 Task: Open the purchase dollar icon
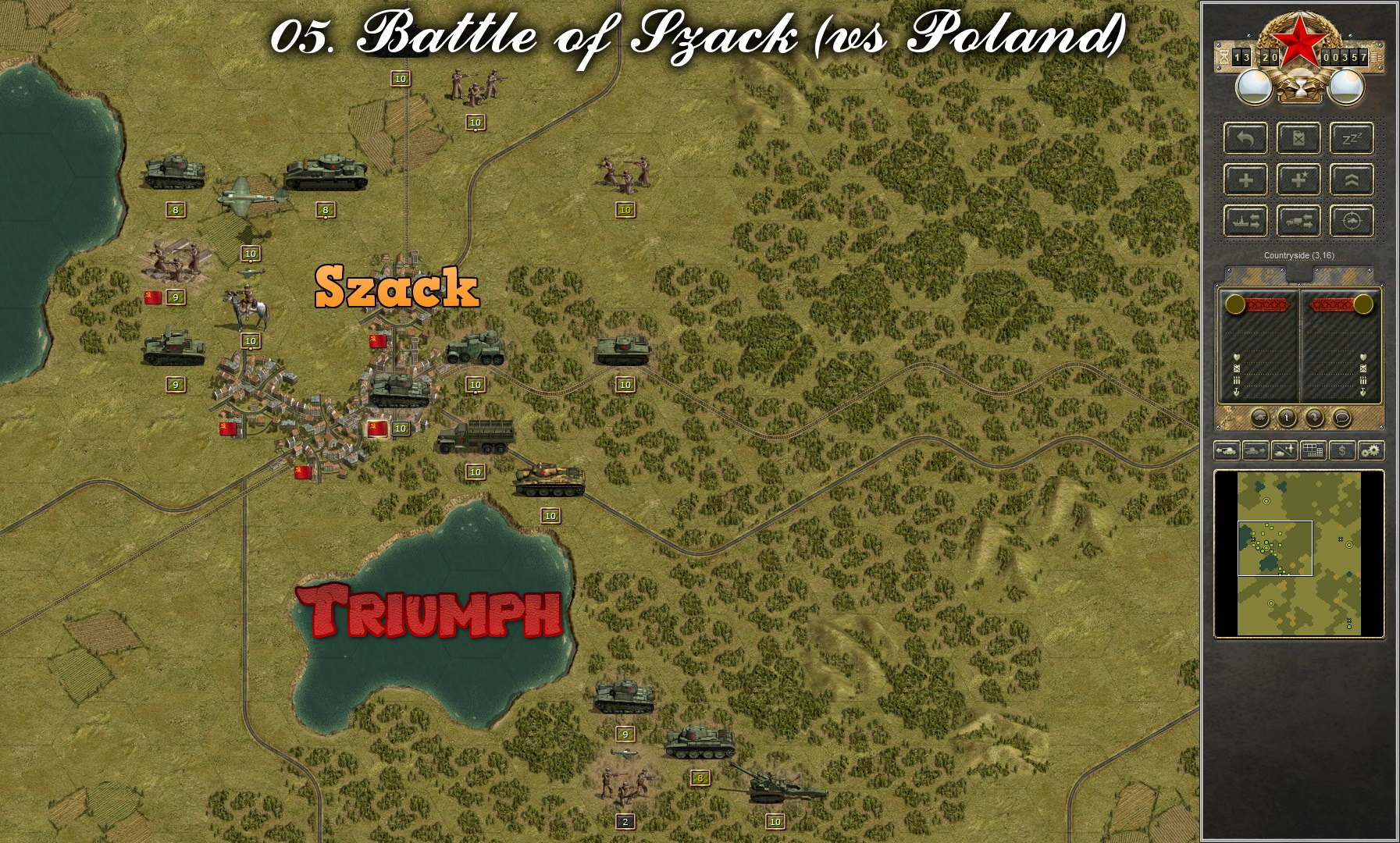(x=1342, y=450)
